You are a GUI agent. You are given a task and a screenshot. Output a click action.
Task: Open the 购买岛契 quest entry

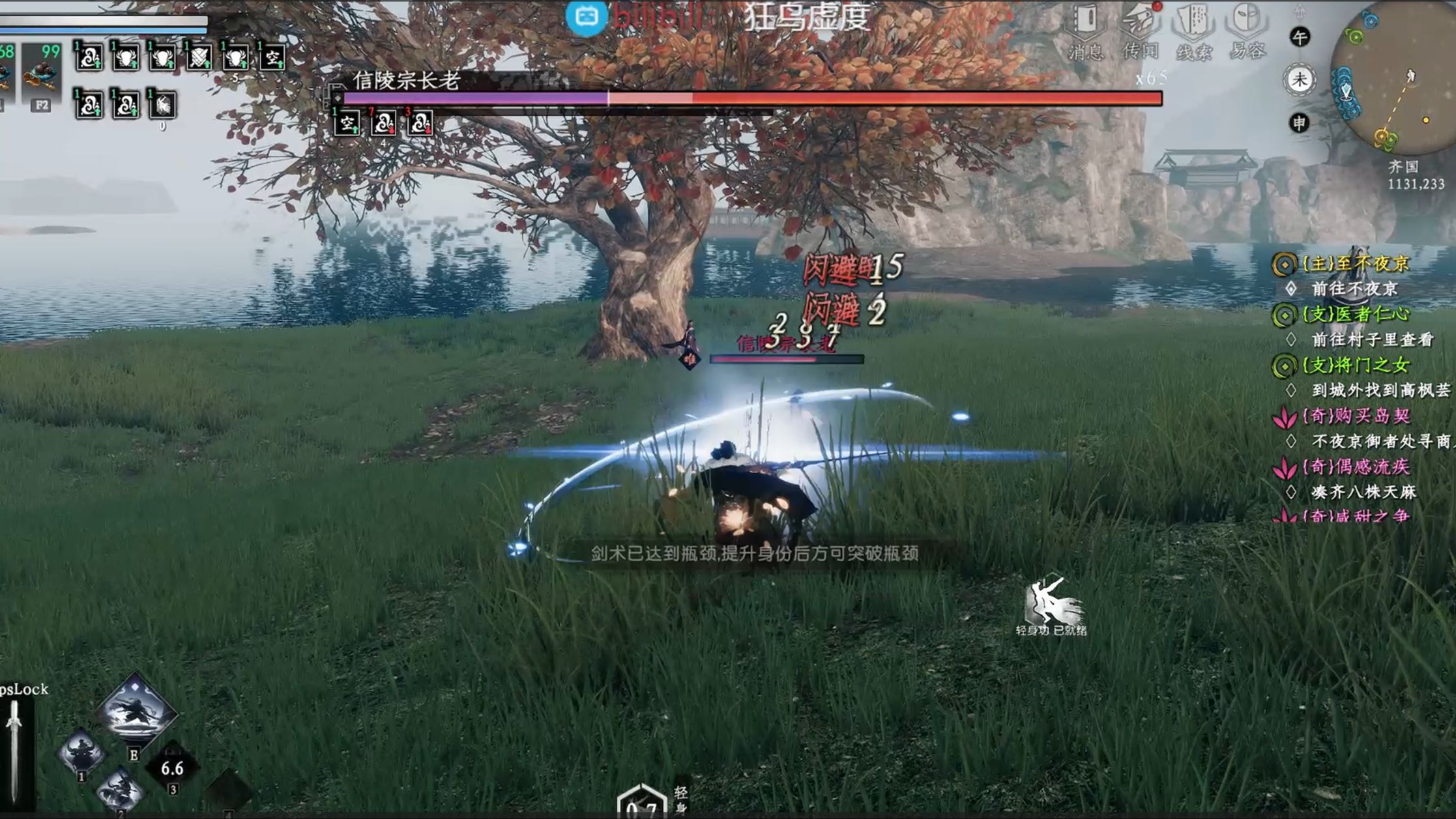coord(1355,416)
